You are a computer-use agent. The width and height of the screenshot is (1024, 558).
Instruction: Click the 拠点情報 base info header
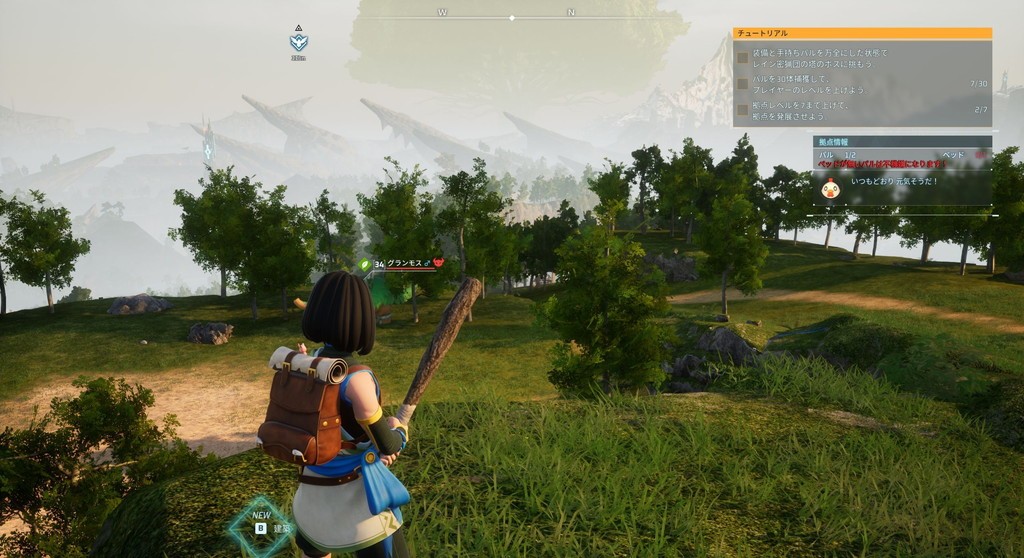click(x=902, y=142)
